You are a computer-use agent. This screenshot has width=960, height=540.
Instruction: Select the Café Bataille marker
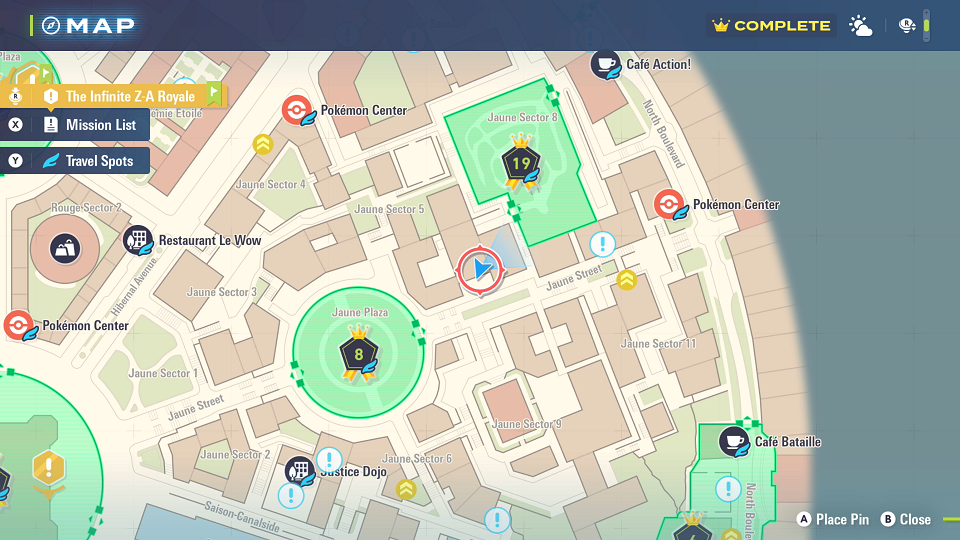734,441
